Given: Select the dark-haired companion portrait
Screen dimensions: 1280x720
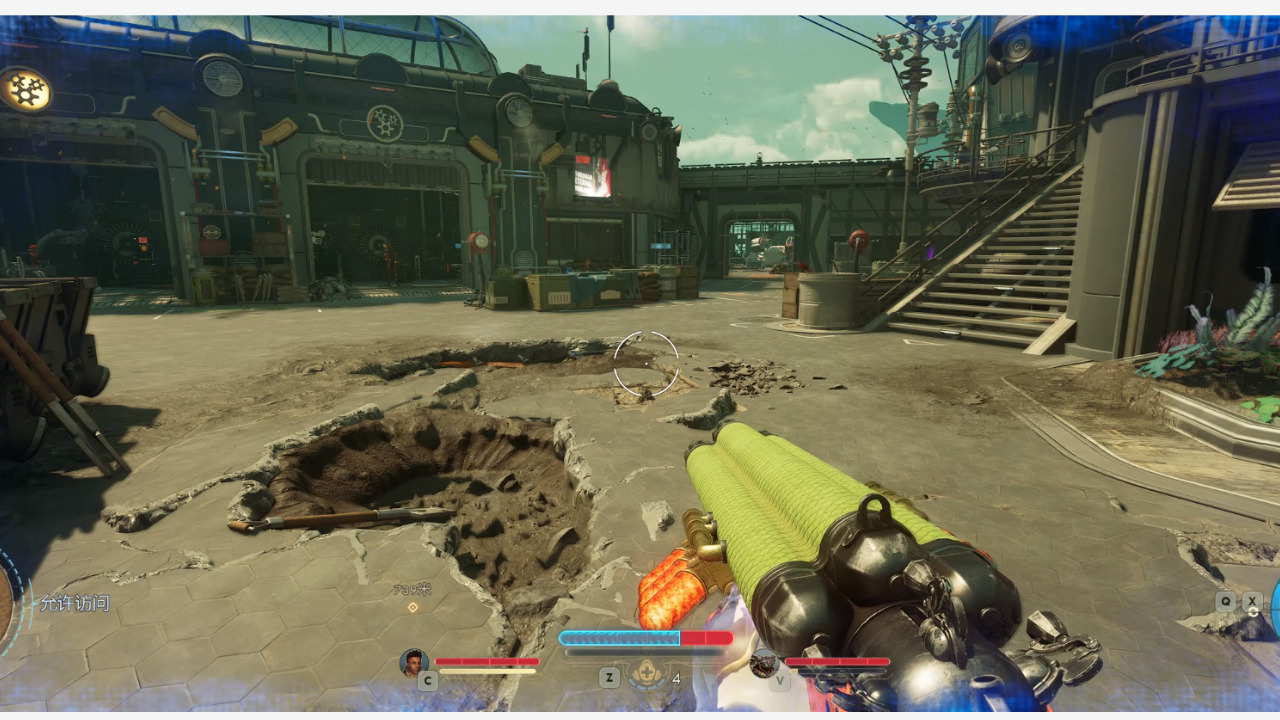Looking at the screenshot, I should click(x=413, y=662).
